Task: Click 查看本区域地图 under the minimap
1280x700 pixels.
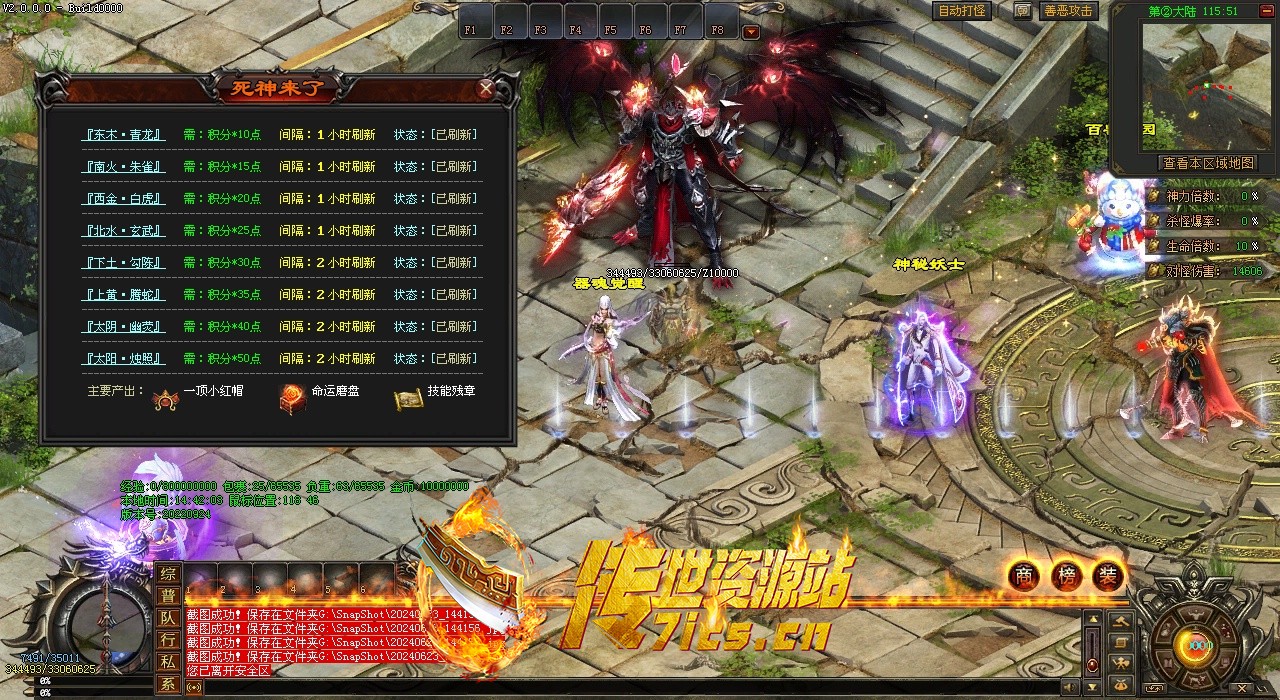Action: point(1207,163)
